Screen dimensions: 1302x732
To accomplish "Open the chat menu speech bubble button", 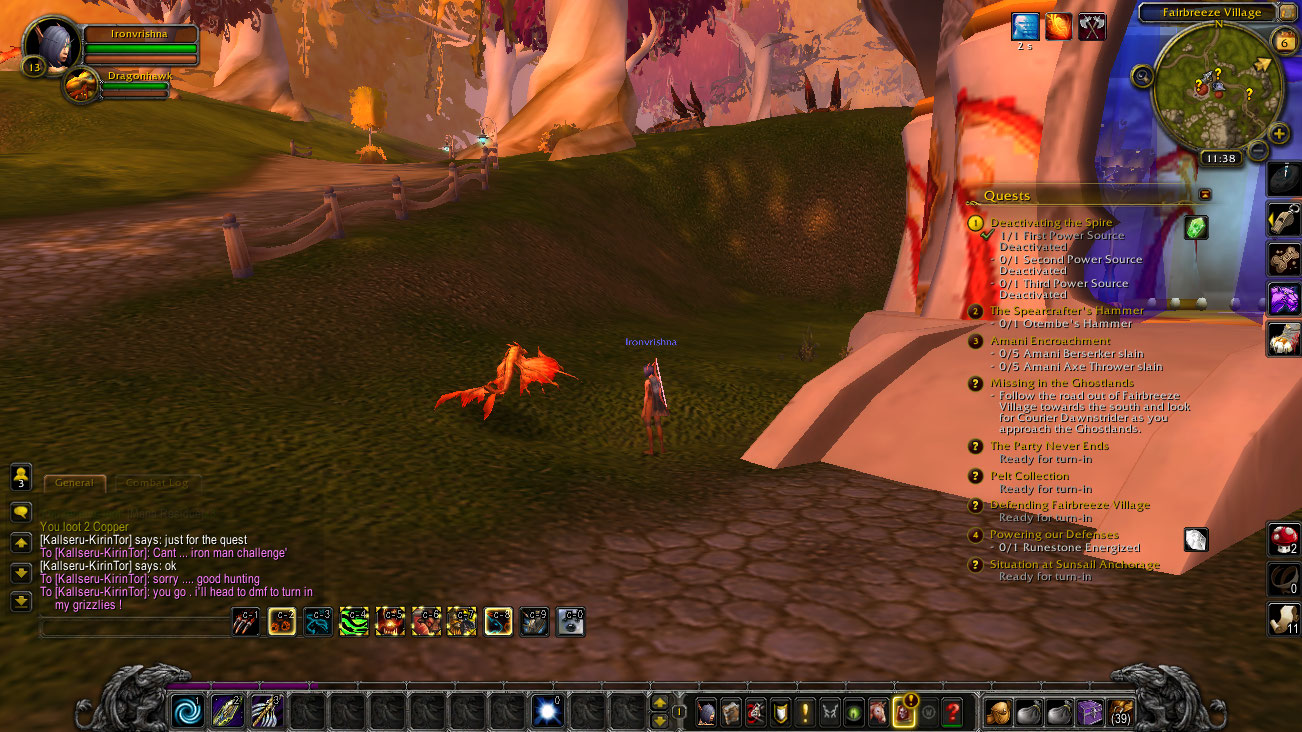I will (20, 512).
